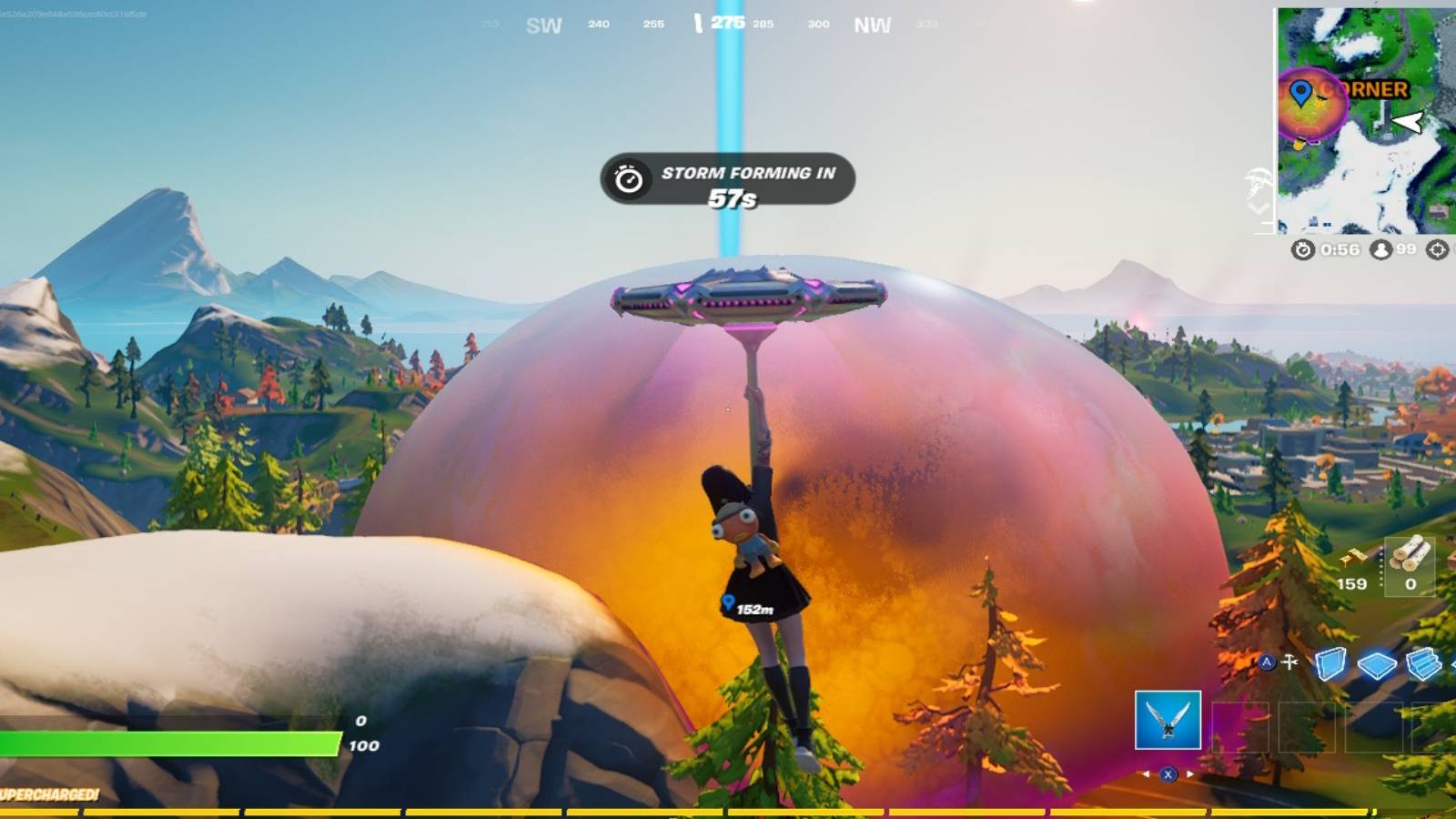Click the eliminations crosshair icon
The height and width of the screenshot is (819, 1456).
pos(1439,249)
